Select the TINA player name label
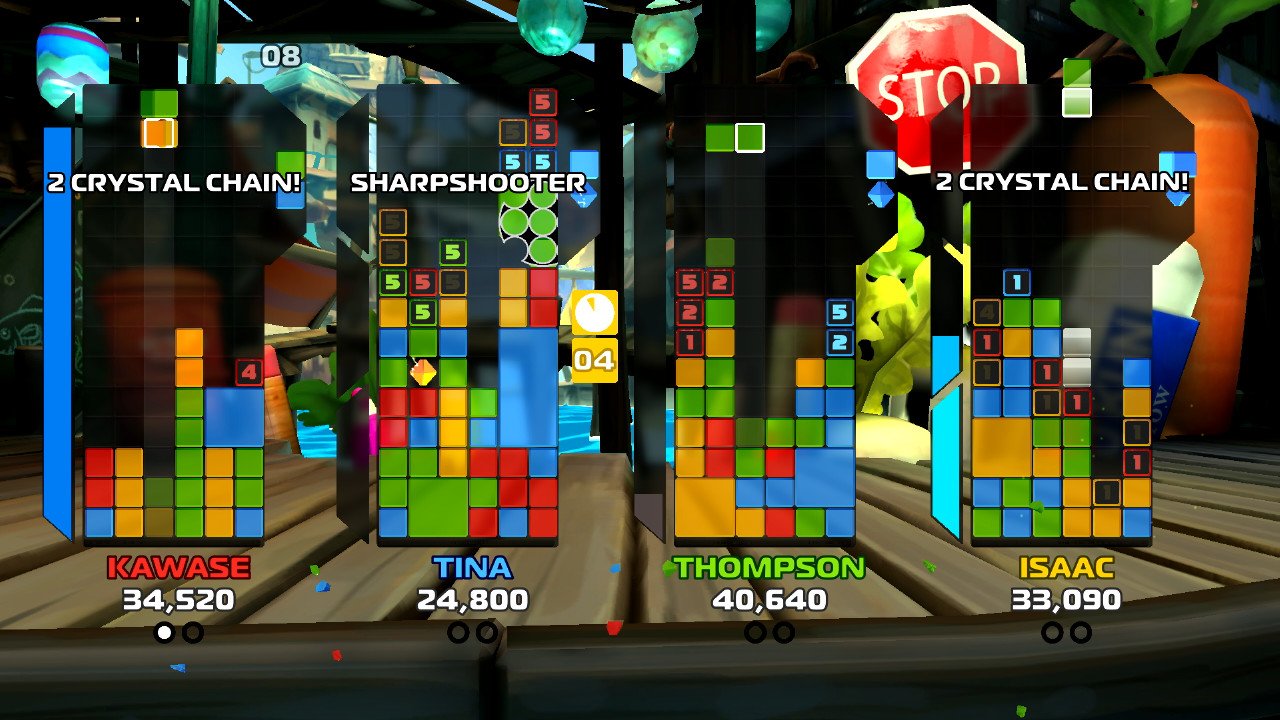The width and height of the screenshot is (1280, 720). 472,568
